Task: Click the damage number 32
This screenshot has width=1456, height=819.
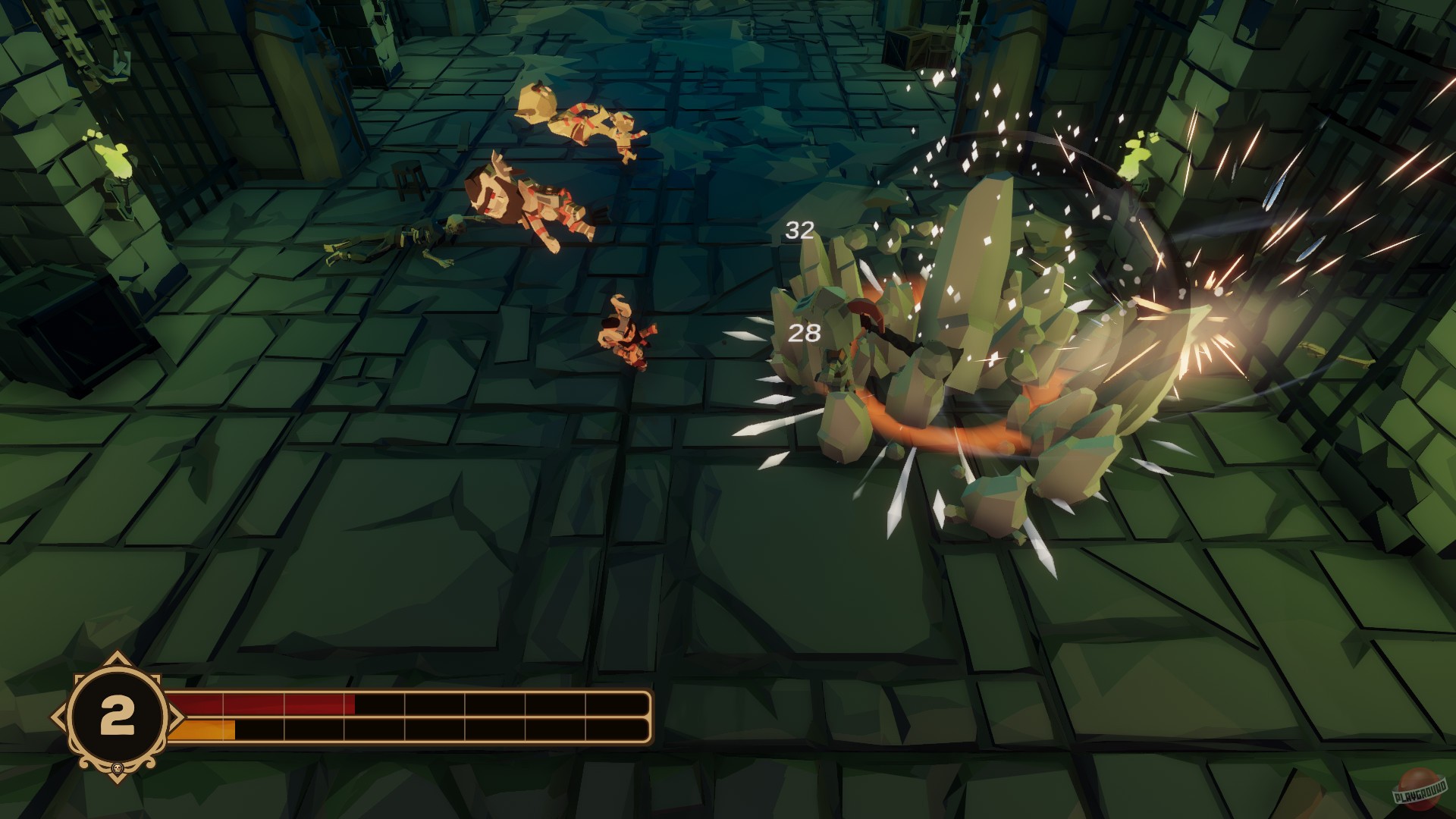Action: coord(800,231)
